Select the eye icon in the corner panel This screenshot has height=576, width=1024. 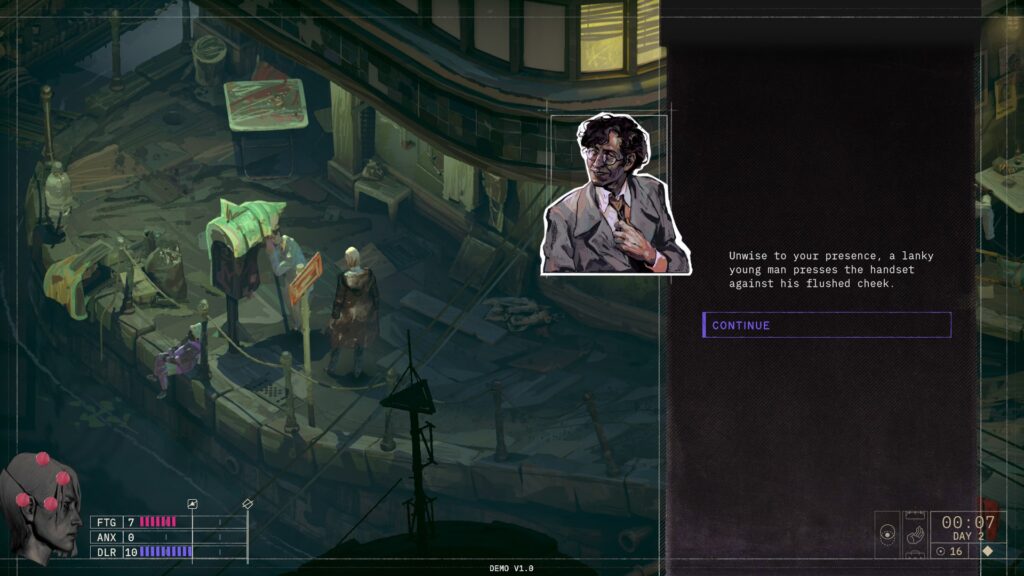coord(887,535)
